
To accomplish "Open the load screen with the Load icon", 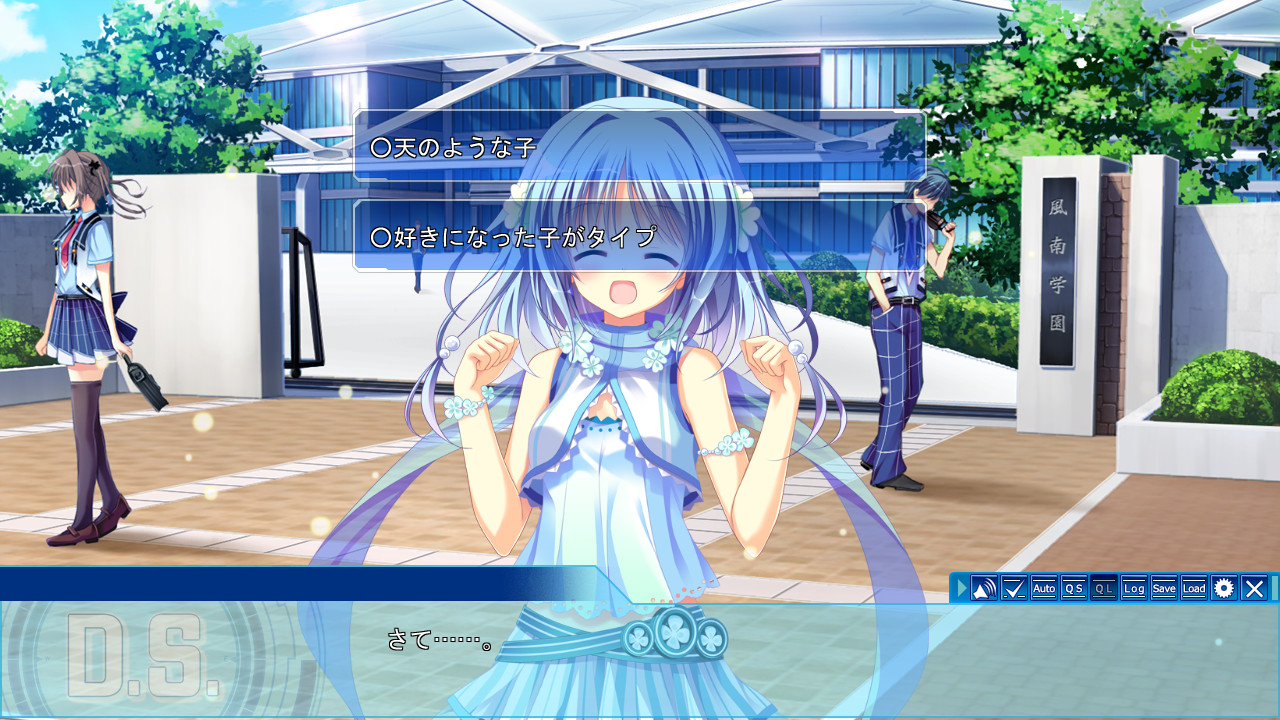I will (x=1193, y=590).
